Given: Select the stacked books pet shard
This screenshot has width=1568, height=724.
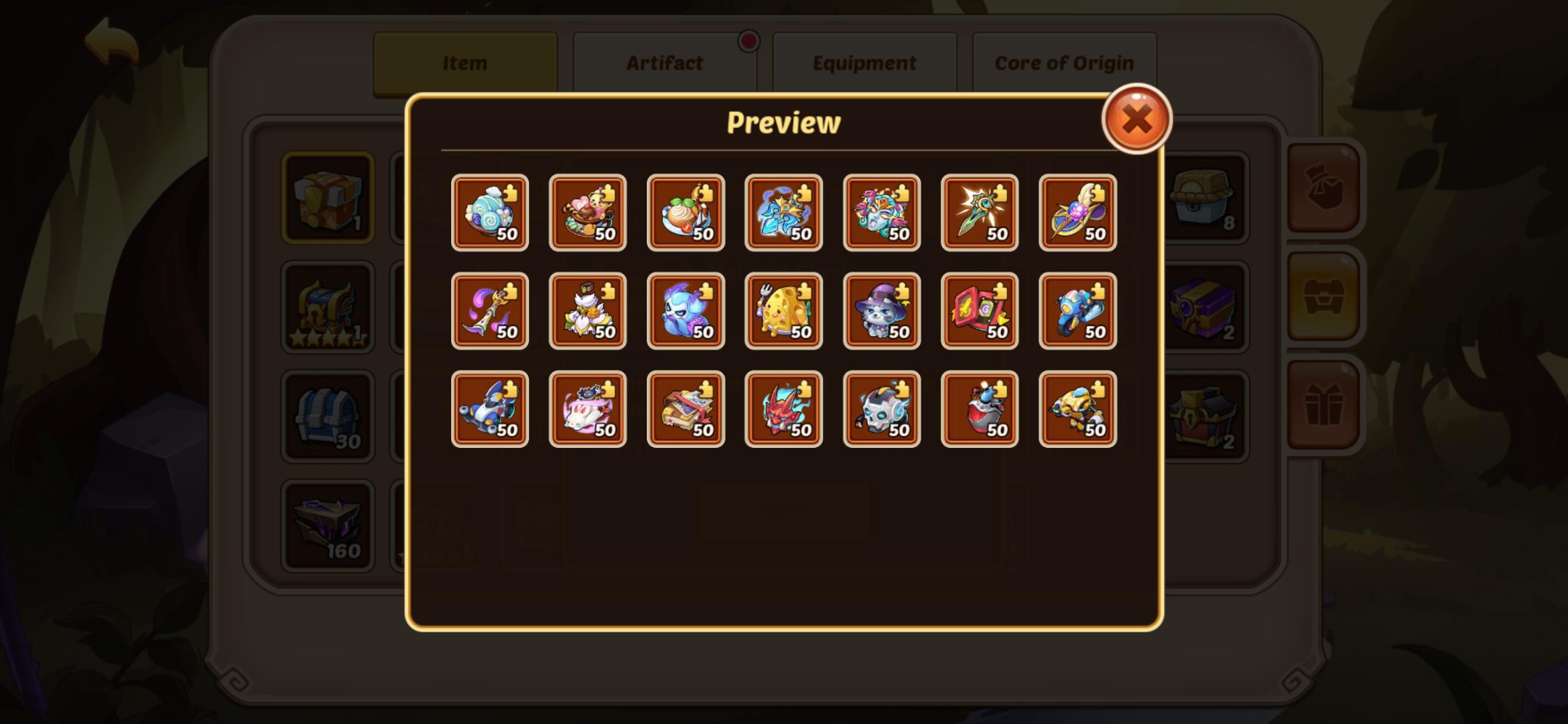Looking at the screenshot, I should tap(685, 409).
